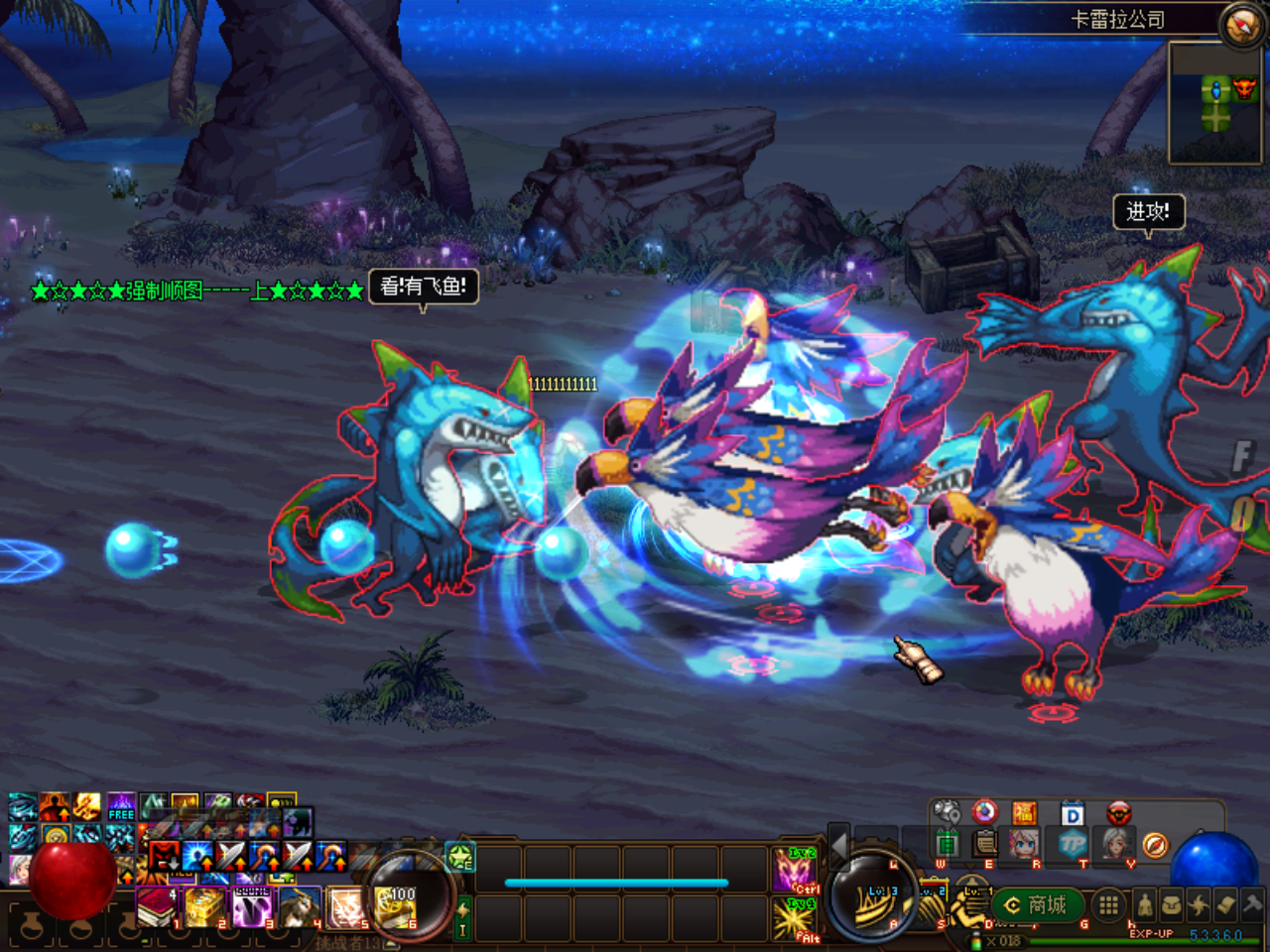The width and height of the screenshot is (1270, 952).
Task: Select the creature item in slot 4
Action: coord(300,907)
